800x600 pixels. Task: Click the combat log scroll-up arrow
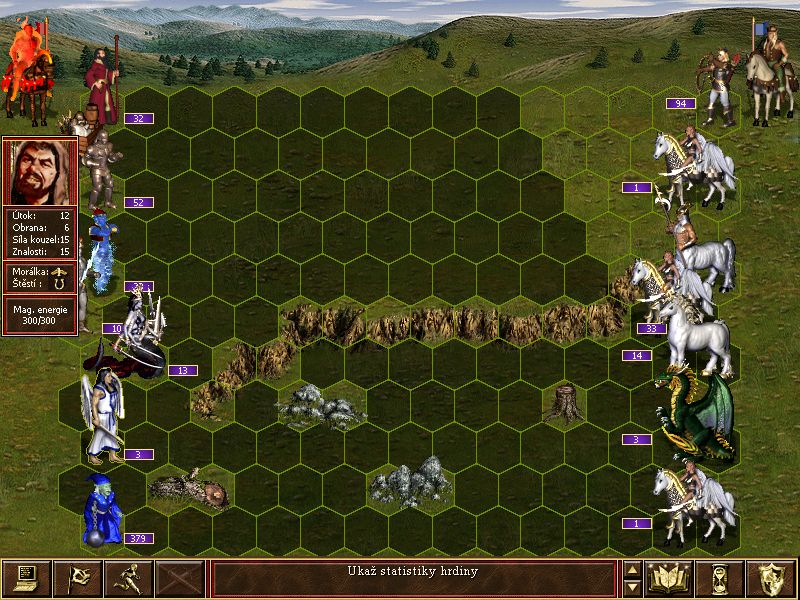point(632,569)
